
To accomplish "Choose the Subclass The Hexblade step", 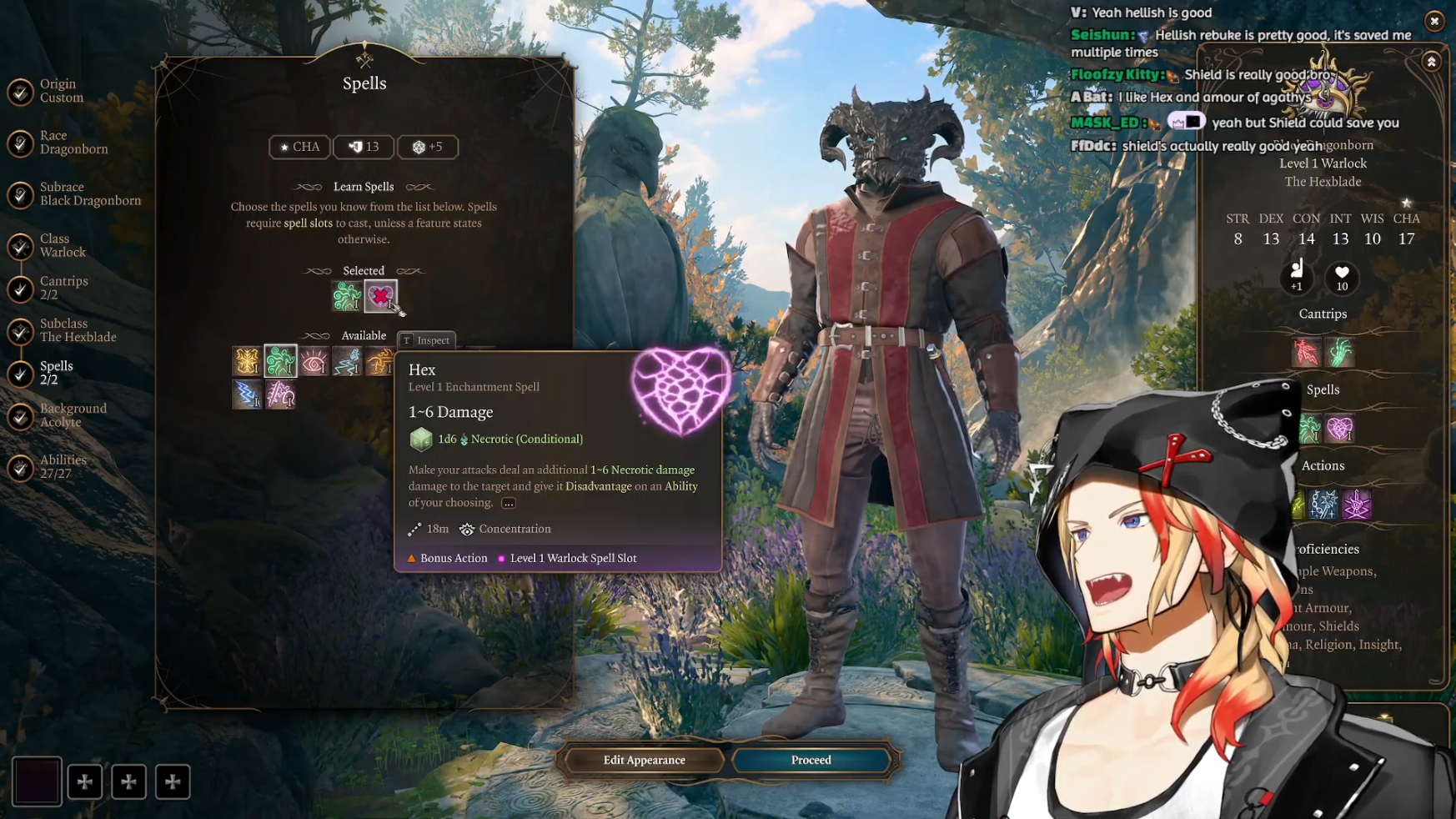I will point(77,331).
